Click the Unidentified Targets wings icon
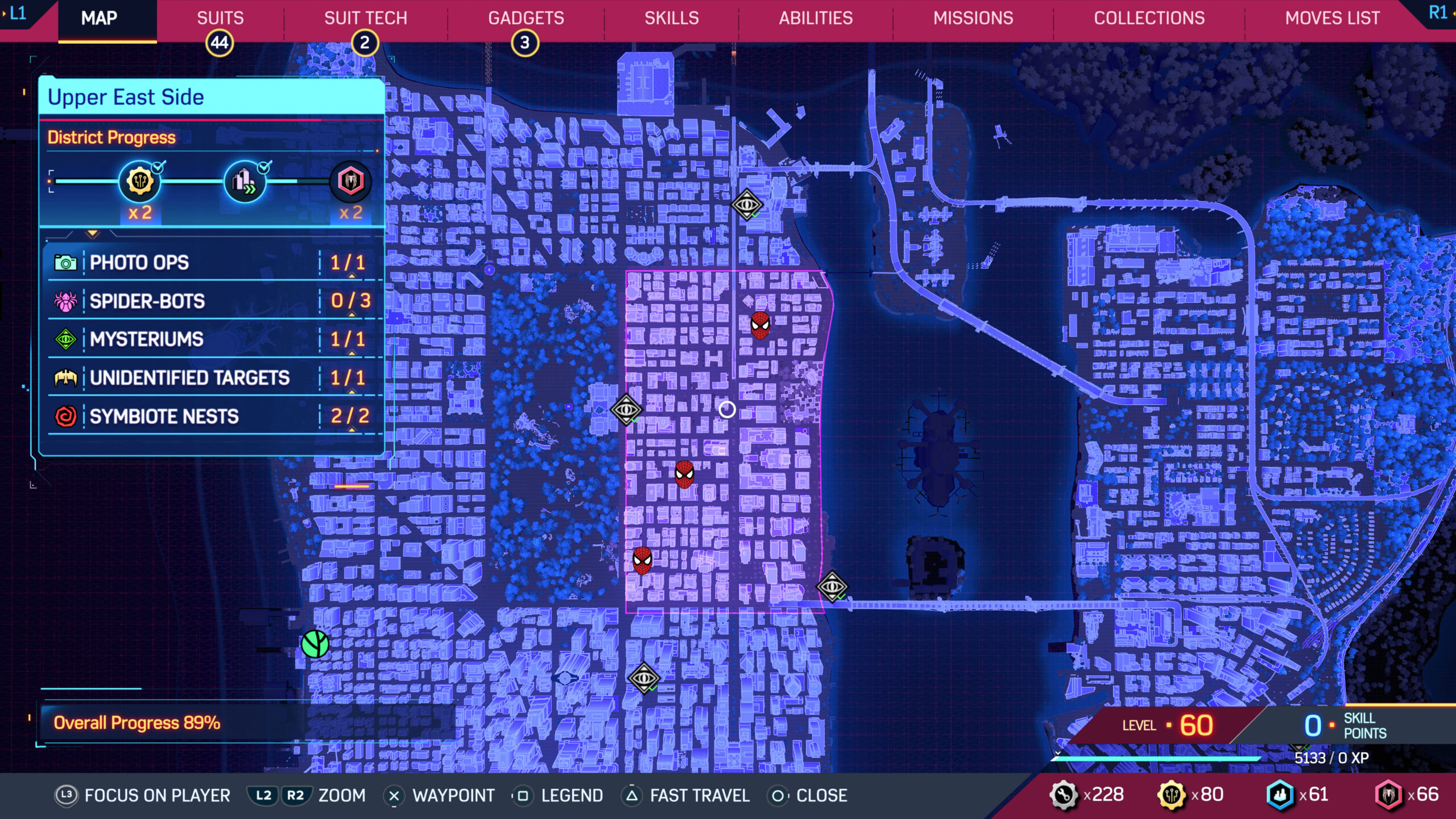 pyautogui.click(x=67, y=377)
